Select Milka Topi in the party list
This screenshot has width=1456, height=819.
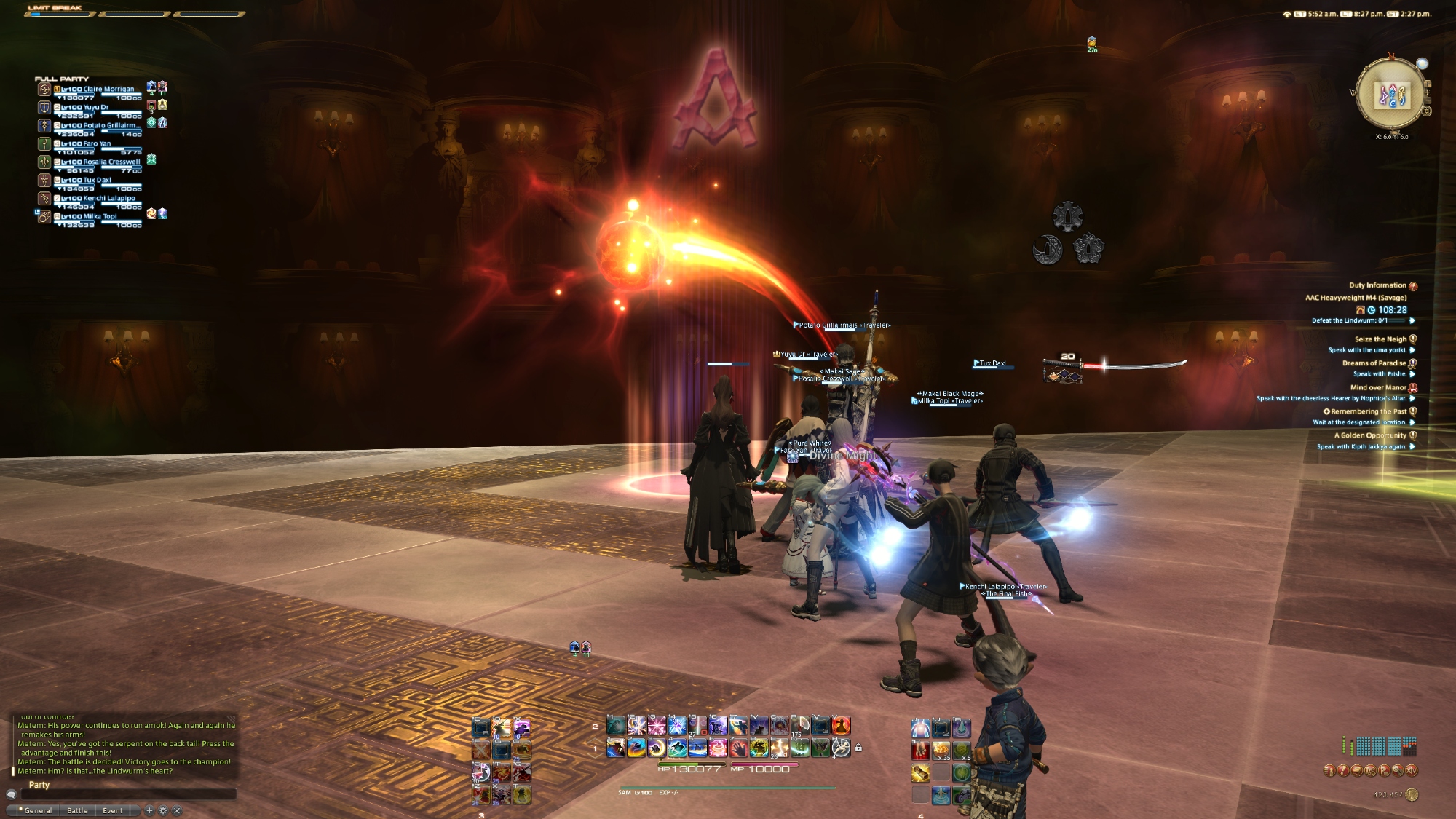point(100,217)
